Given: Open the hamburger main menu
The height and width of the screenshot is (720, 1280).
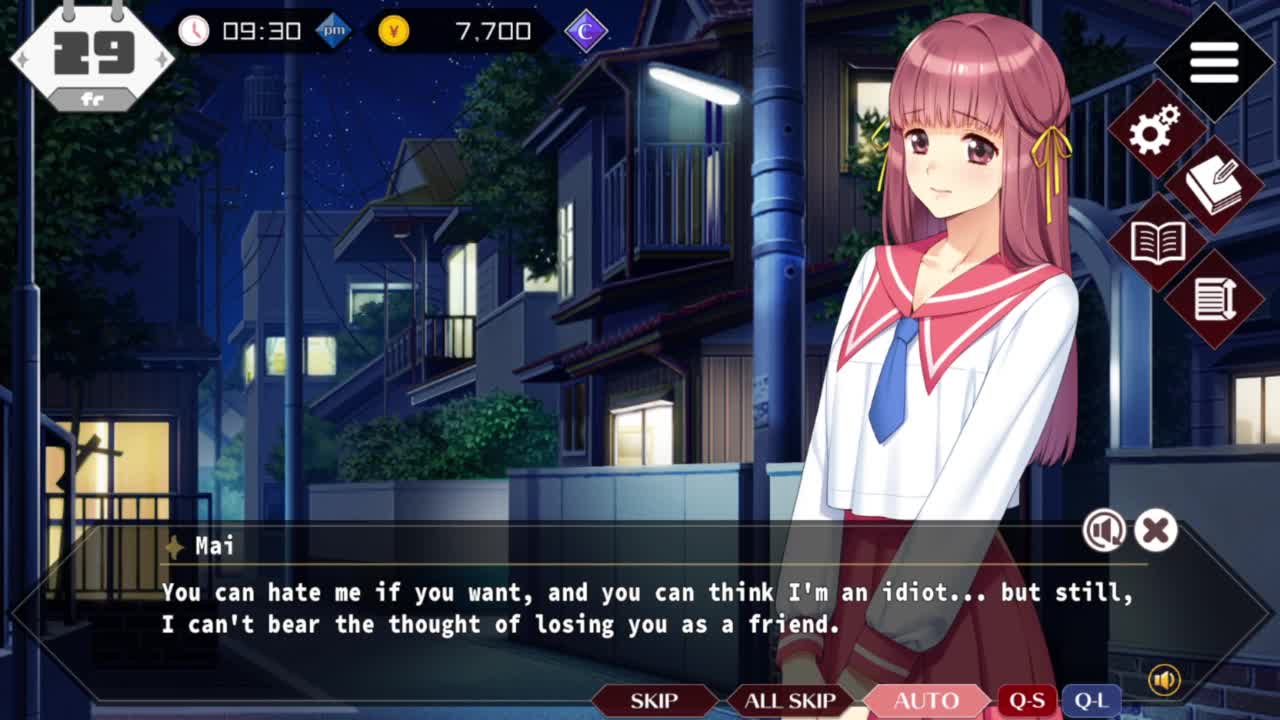Looking at the screenshot, I should point(1214,63).
